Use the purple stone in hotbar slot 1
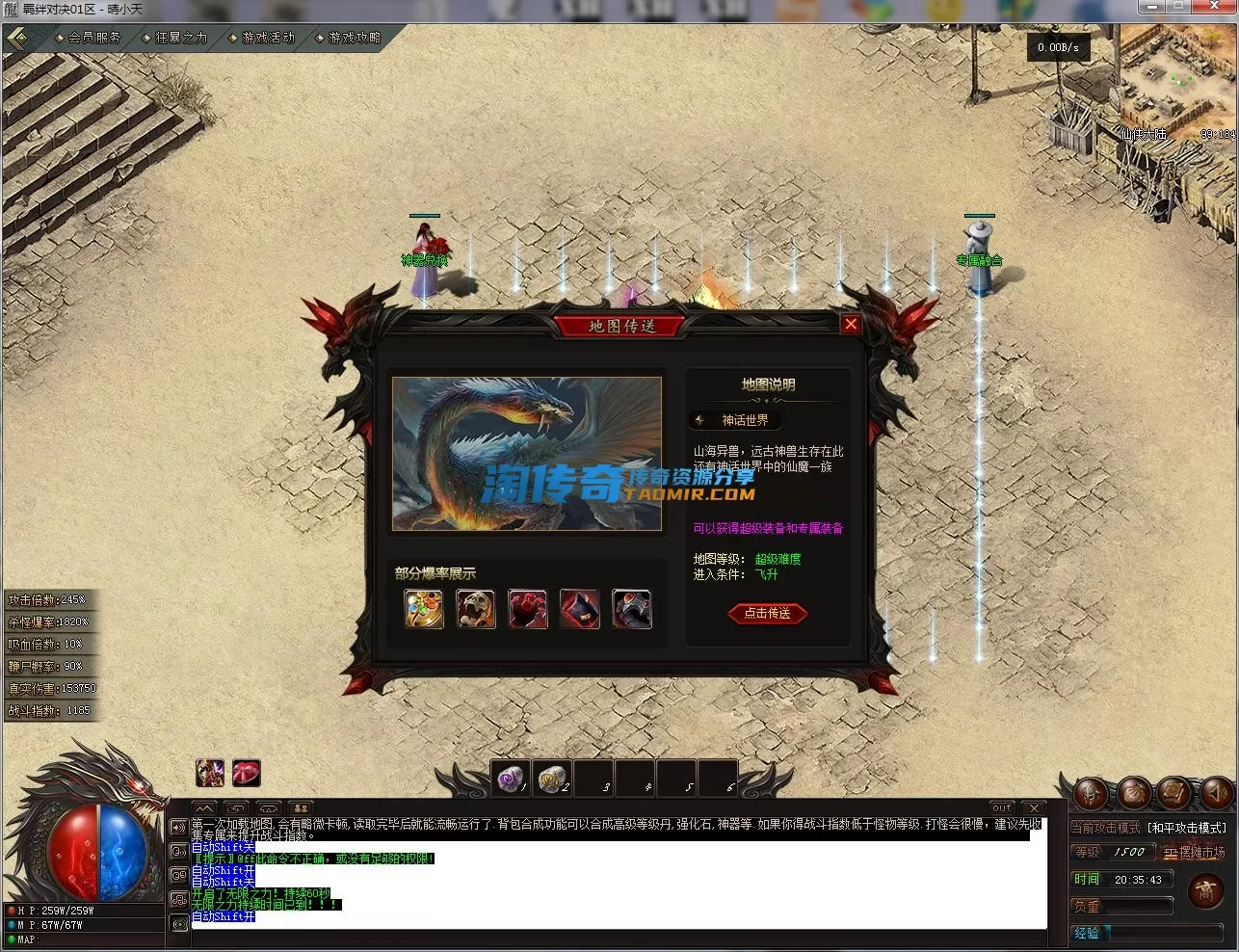The height and width of the screenshot is (952, 1239). pyautogui.click(x=512, y=778)
